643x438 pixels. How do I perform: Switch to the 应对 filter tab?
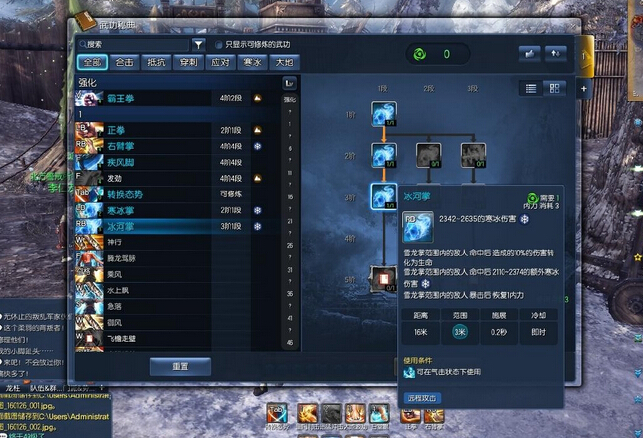221,62
